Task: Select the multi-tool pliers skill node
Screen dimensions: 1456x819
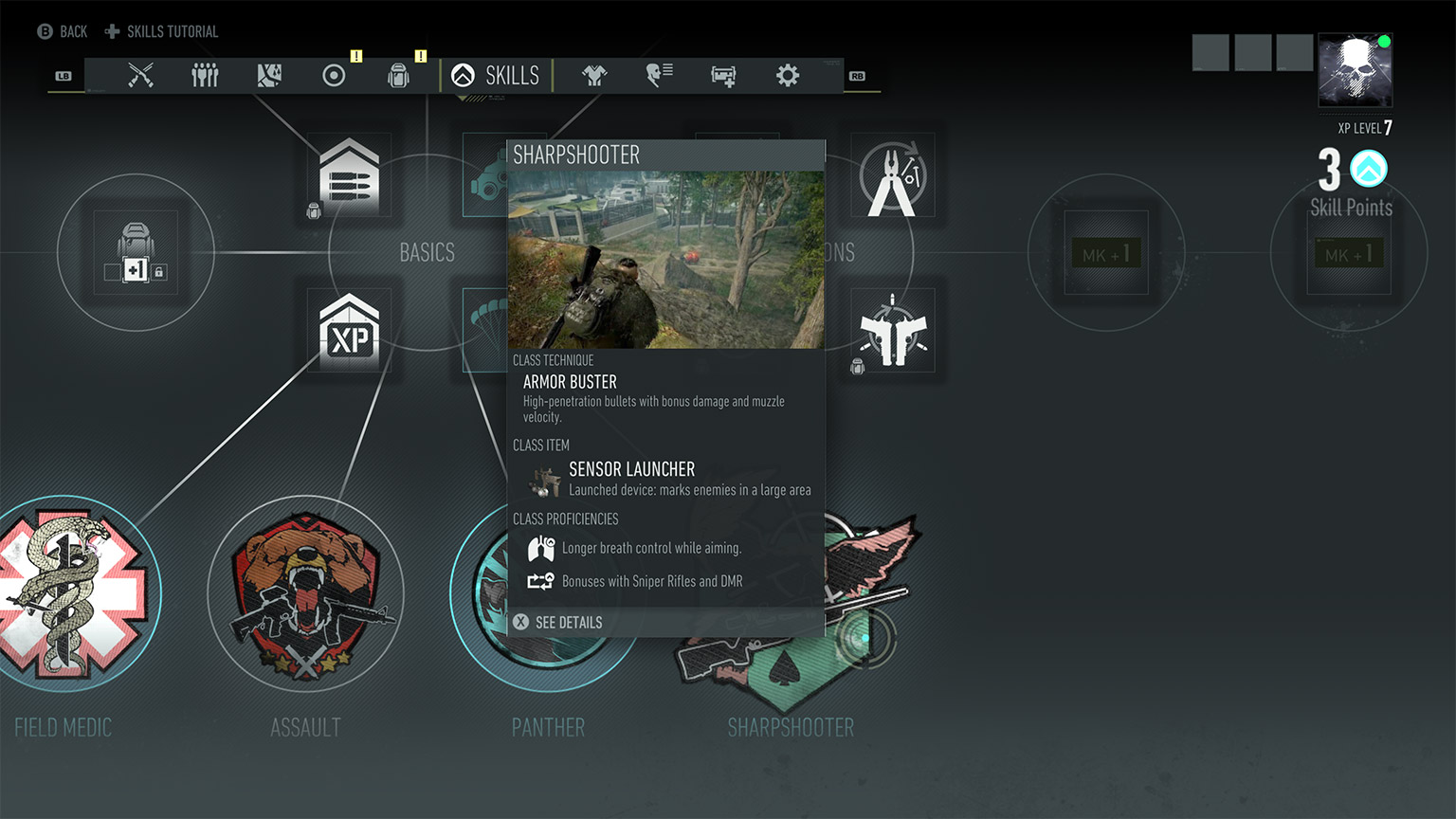Action: coord(892,175)
